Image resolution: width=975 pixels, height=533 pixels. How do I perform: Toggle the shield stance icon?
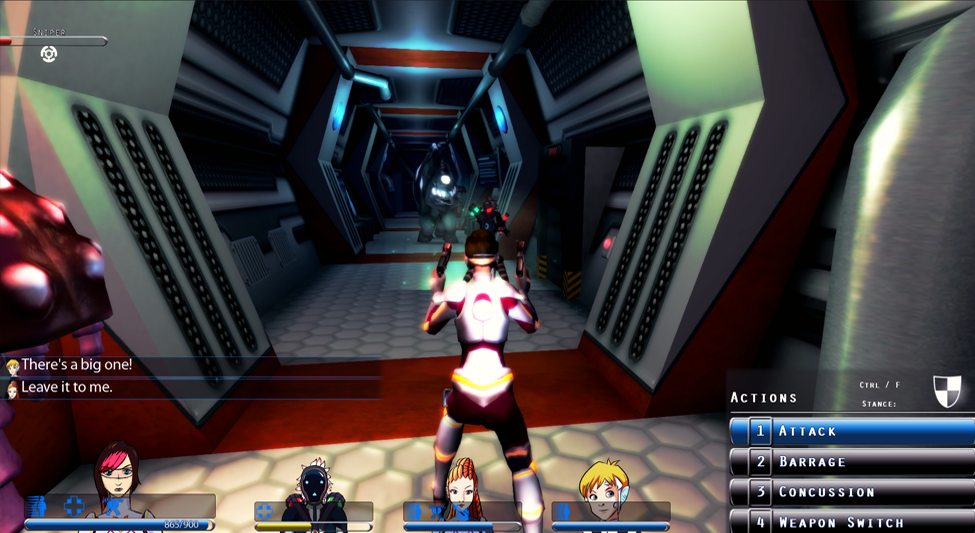pos(946,391)
